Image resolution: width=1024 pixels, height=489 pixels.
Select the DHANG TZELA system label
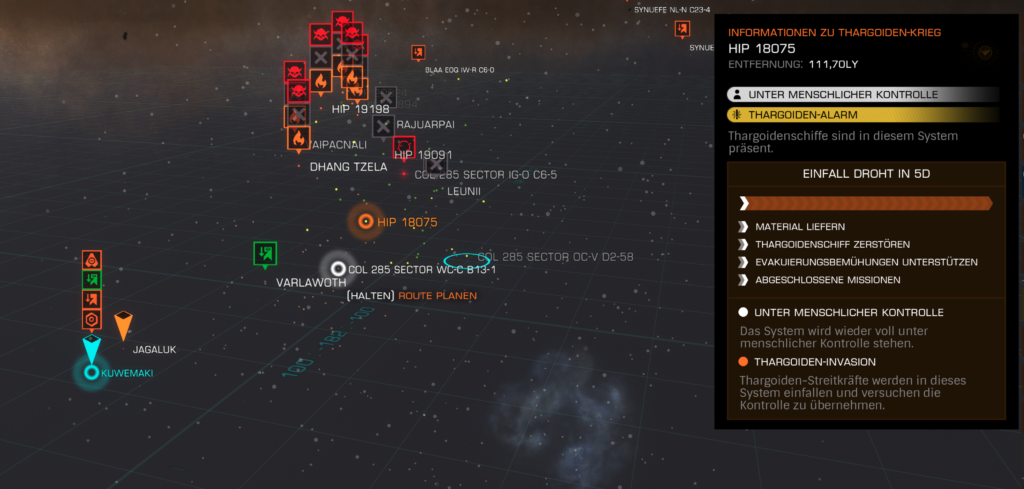pyautogui.click(x=348, y=167)
